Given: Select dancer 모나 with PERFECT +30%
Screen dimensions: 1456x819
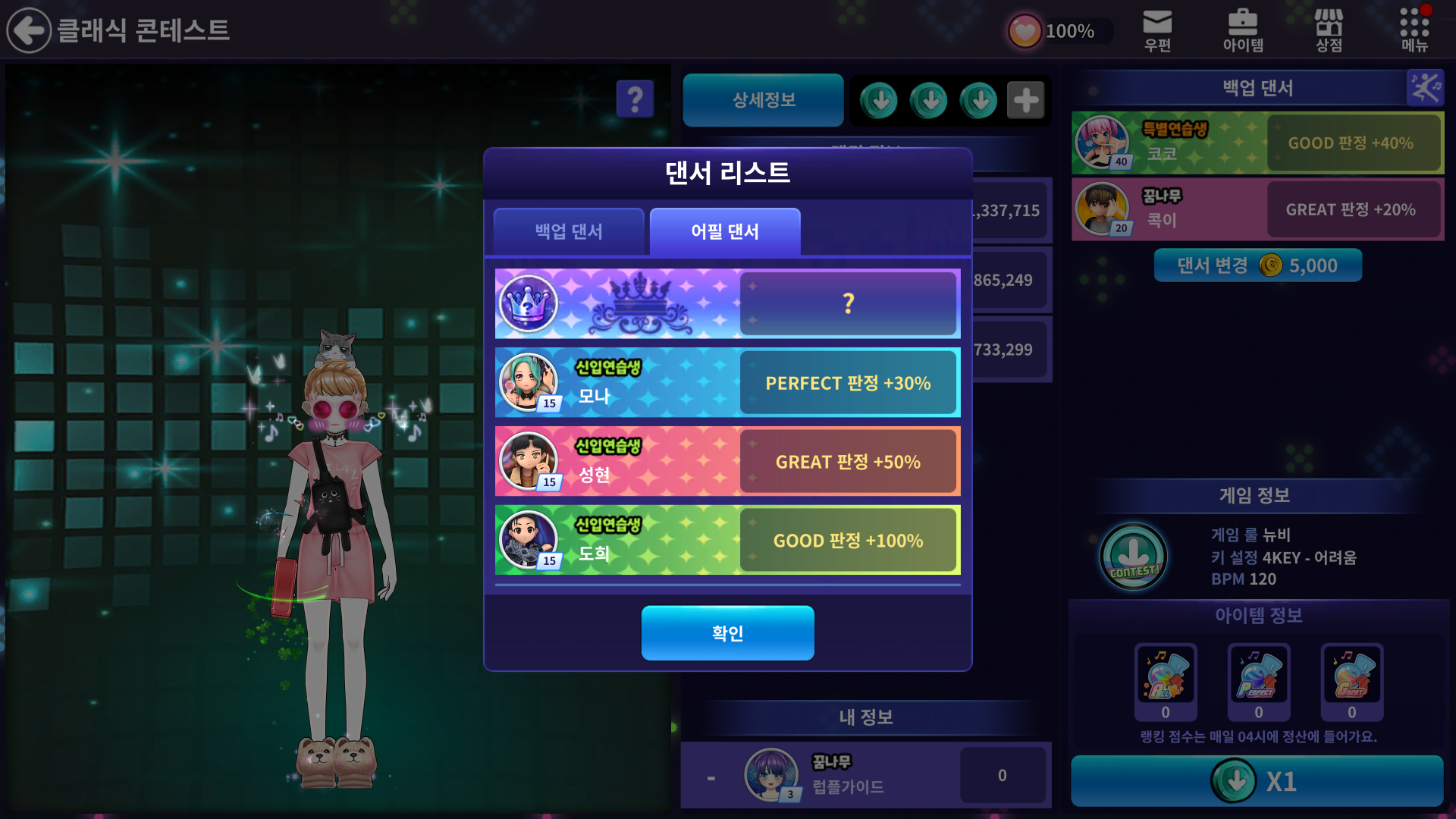Looking at the screenshot, I should coord(727,383).
